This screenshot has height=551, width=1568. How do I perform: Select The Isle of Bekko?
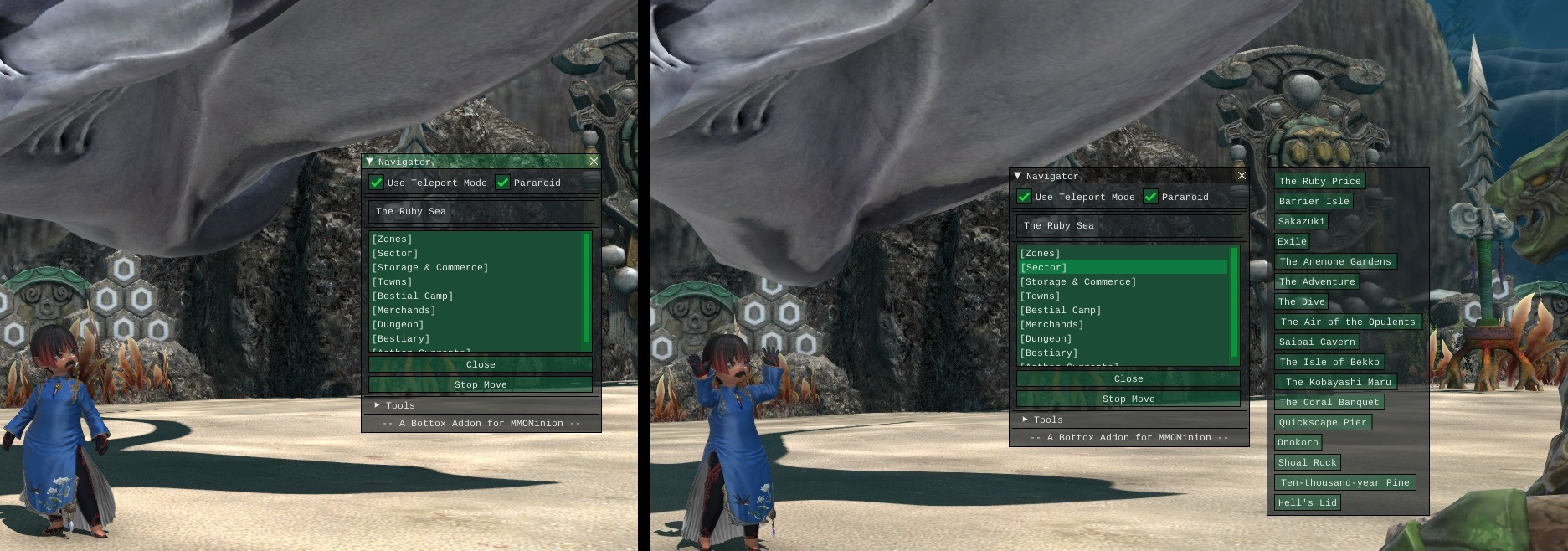click(x=1329, y=362)
